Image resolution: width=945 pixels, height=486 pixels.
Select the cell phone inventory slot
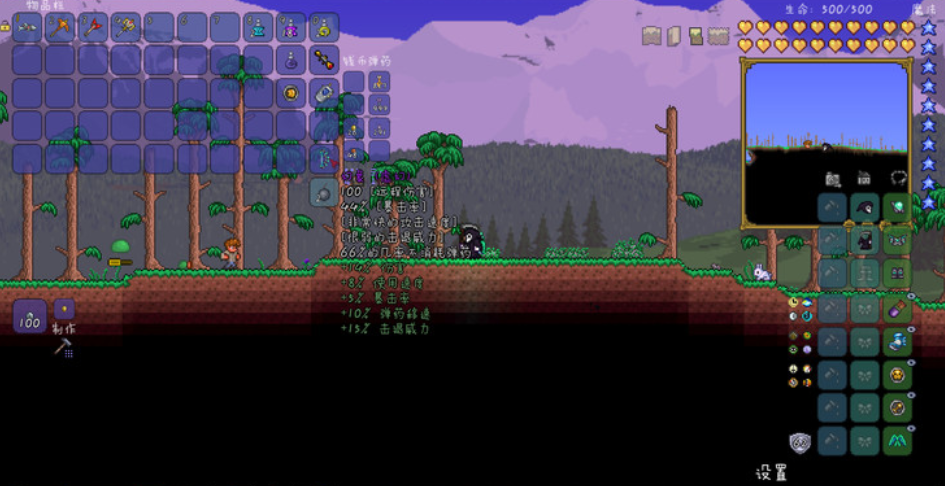click(323, 93)
